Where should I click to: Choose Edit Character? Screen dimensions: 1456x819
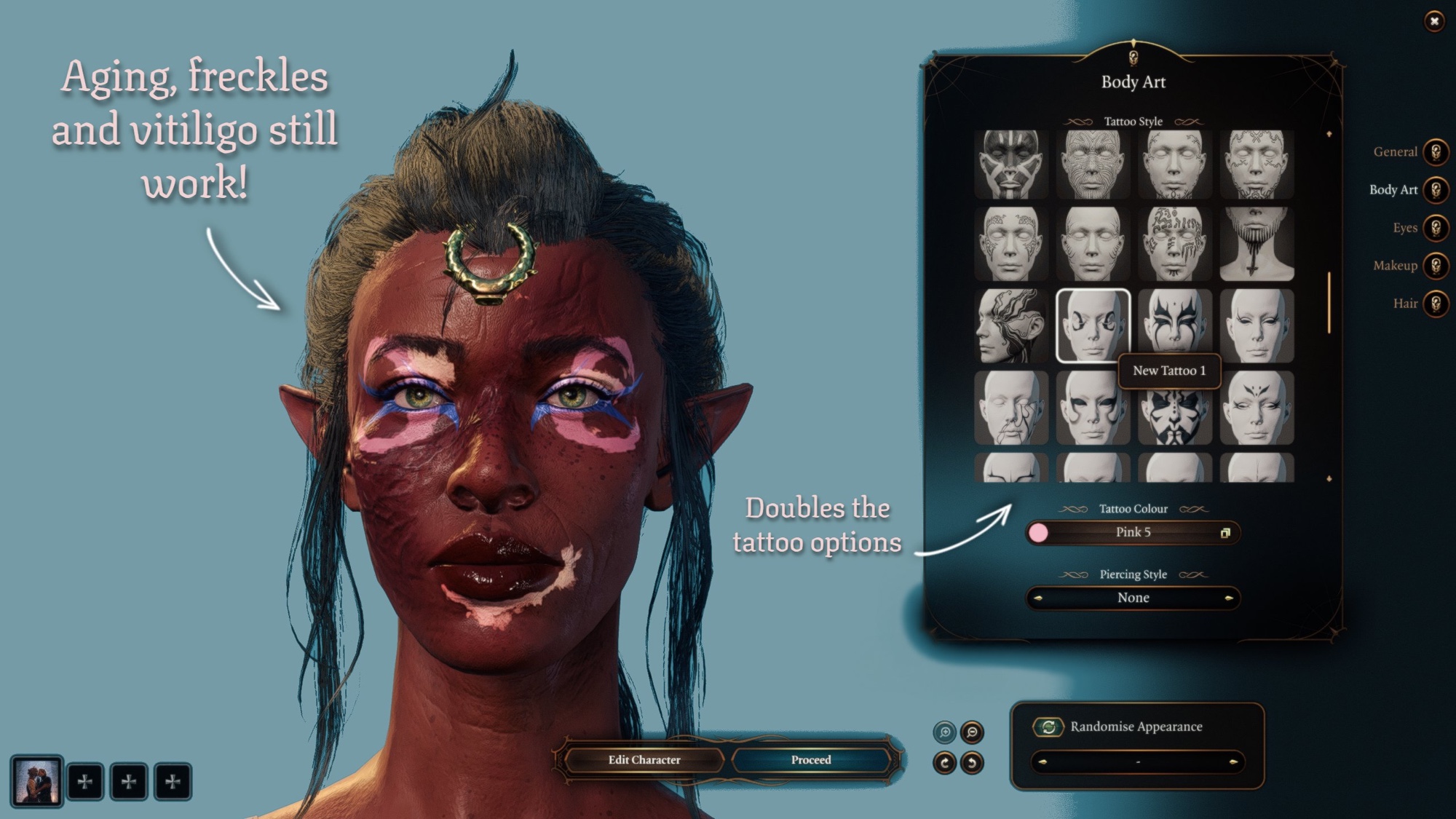click(644, 760)
